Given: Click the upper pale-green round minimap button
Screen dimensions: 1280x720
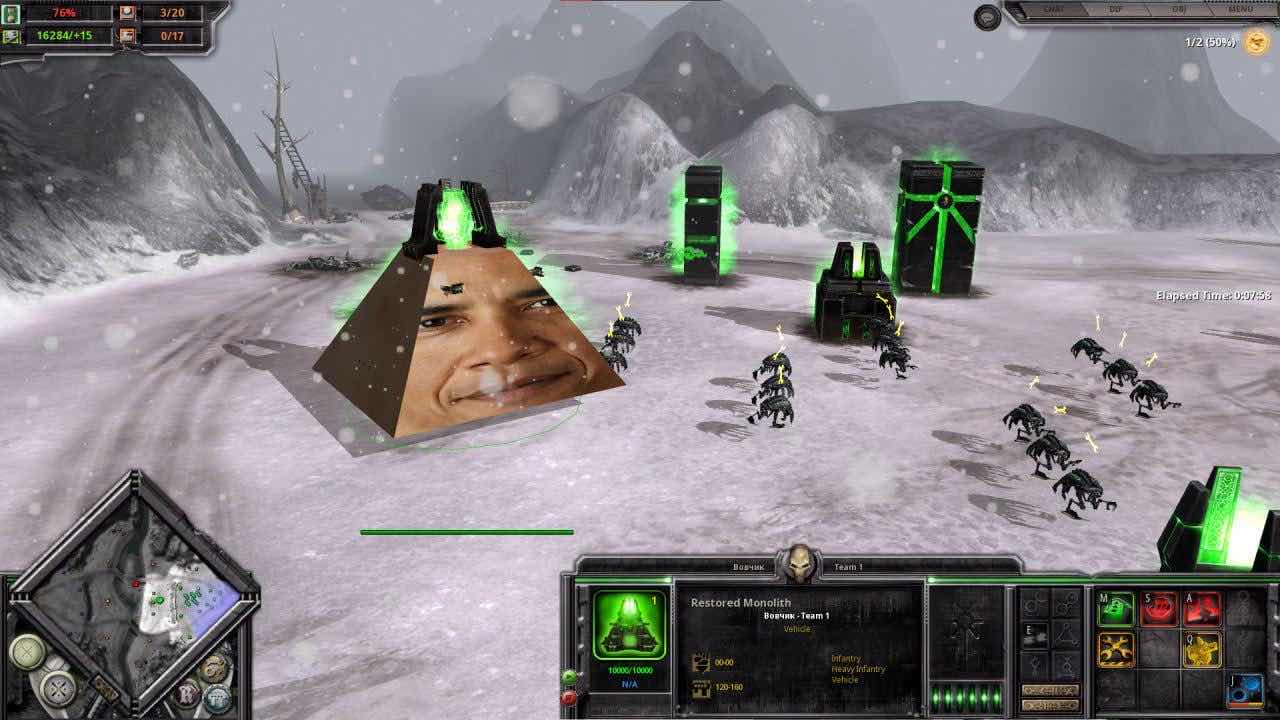Looking at the screenshot, I should (x=25, y=652).
